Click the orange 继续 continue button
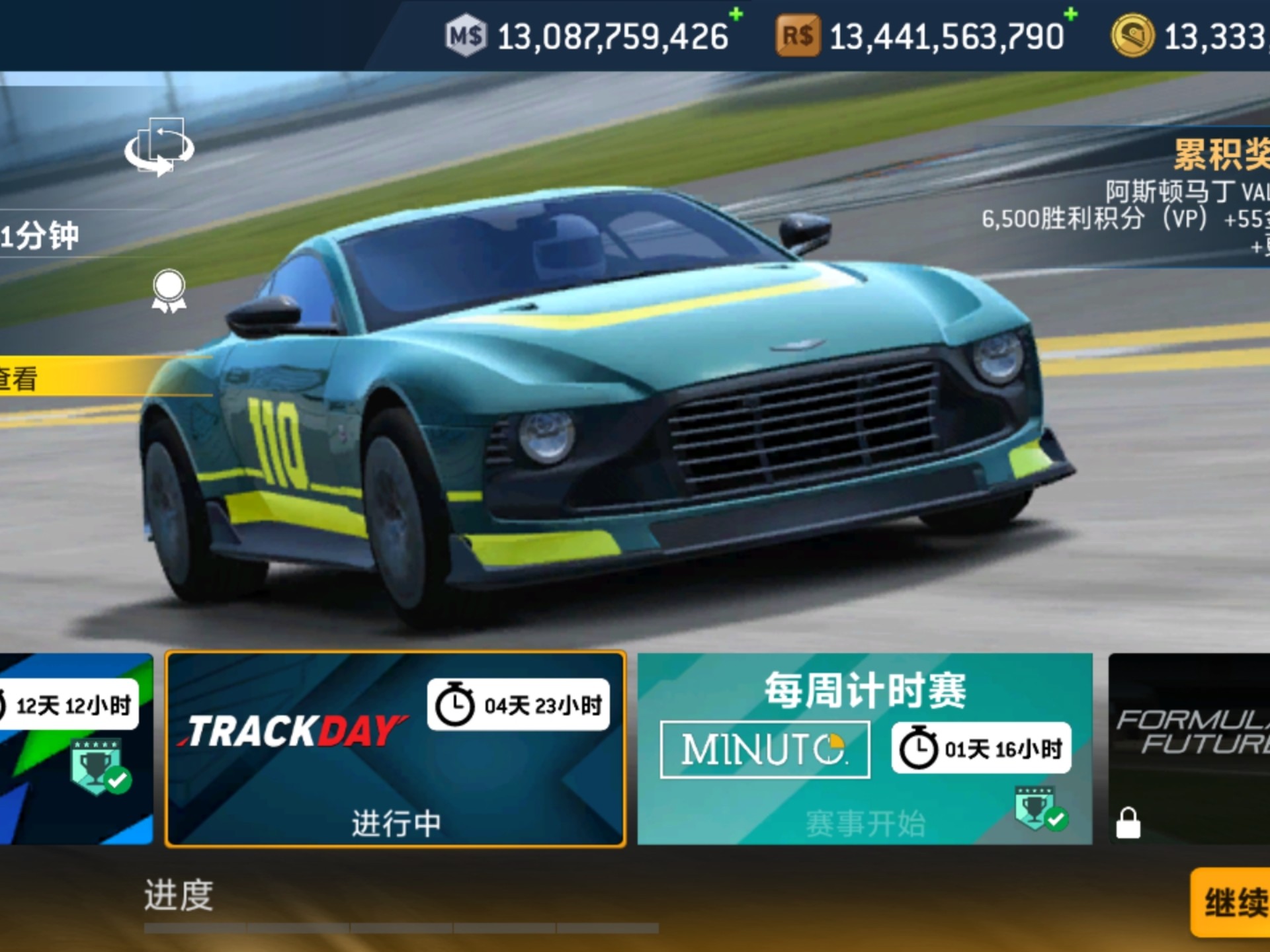The image size is (1270, 952). (x=1233, y=902)
